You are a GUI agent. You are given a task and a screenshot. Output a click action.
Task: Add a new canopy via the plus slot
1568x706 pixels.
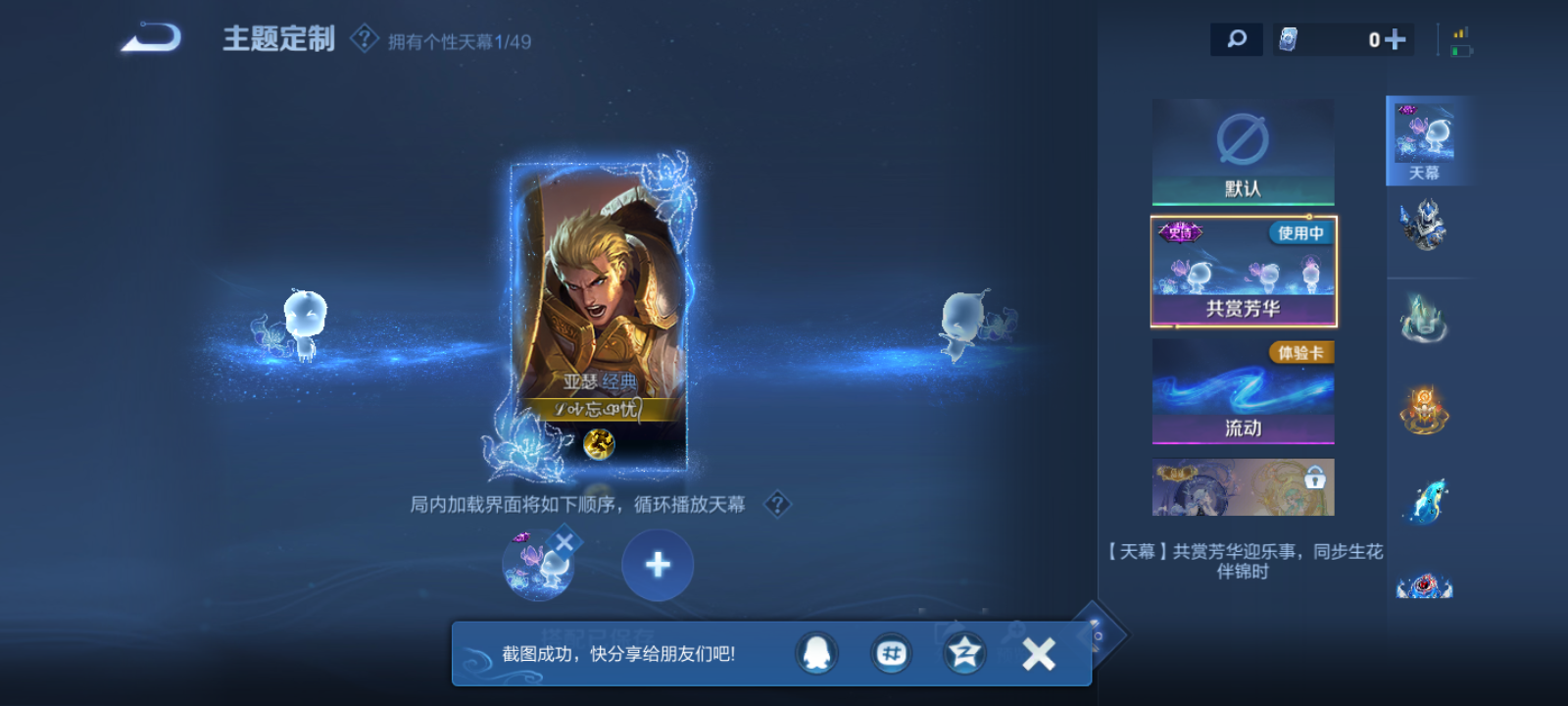(x=657, y=565)
